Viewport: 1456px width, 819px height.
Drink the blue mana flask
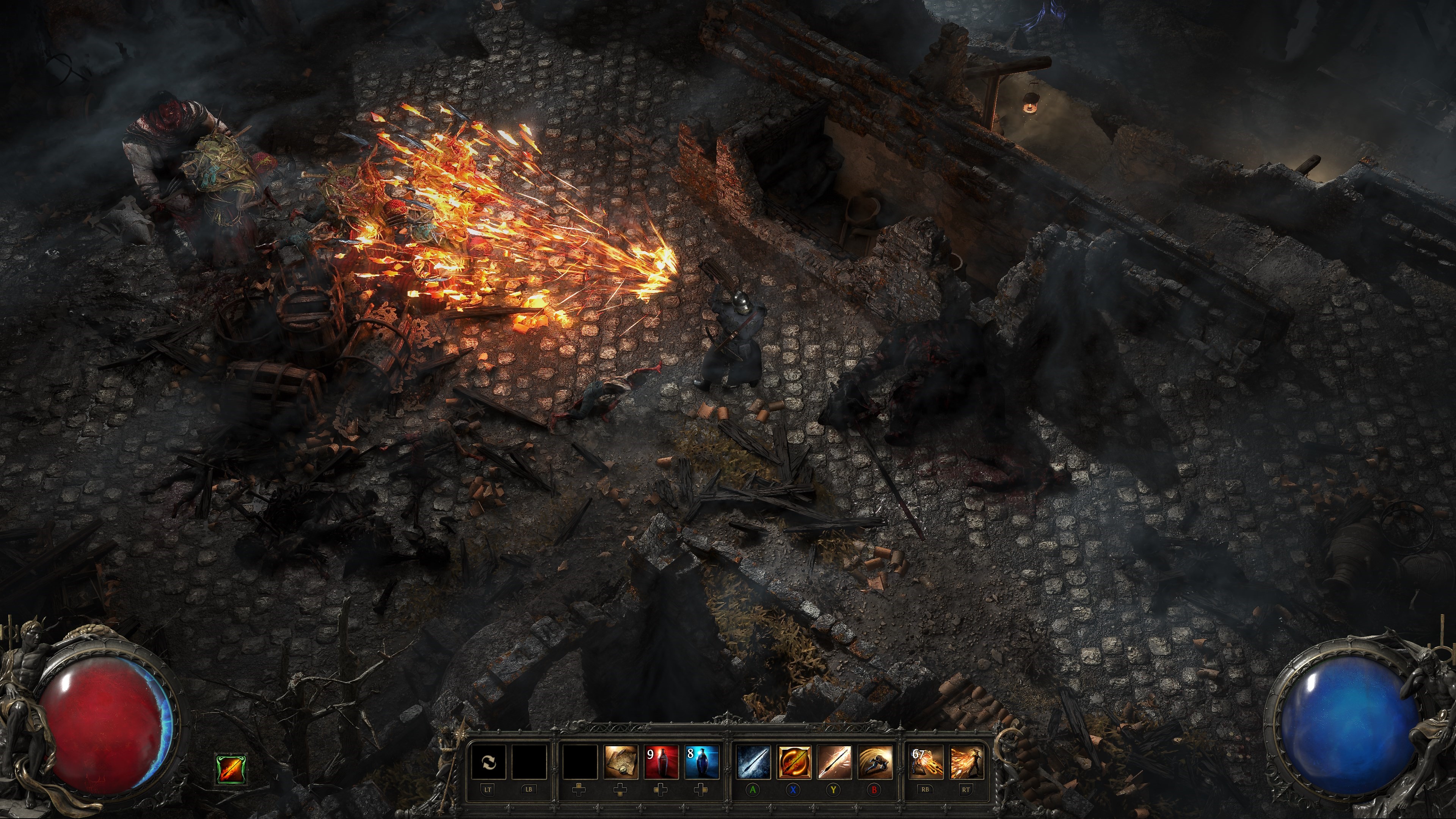pos(701,763)
